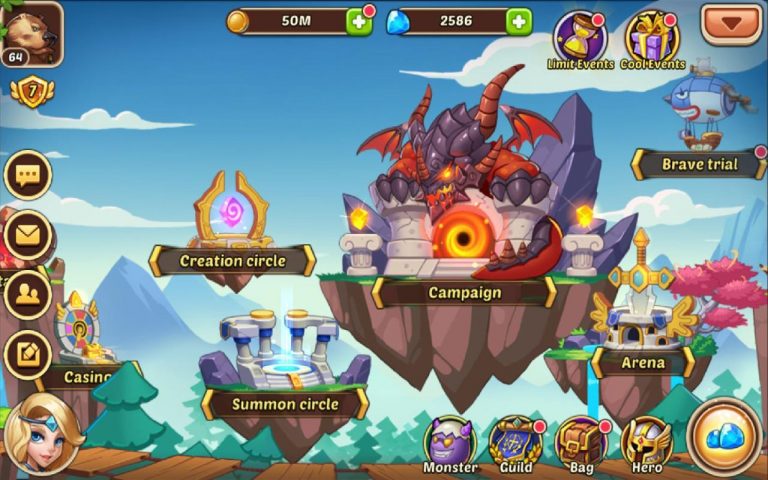
Task: Buy more blue gems with plus button
Action: (x=518, y=21)
